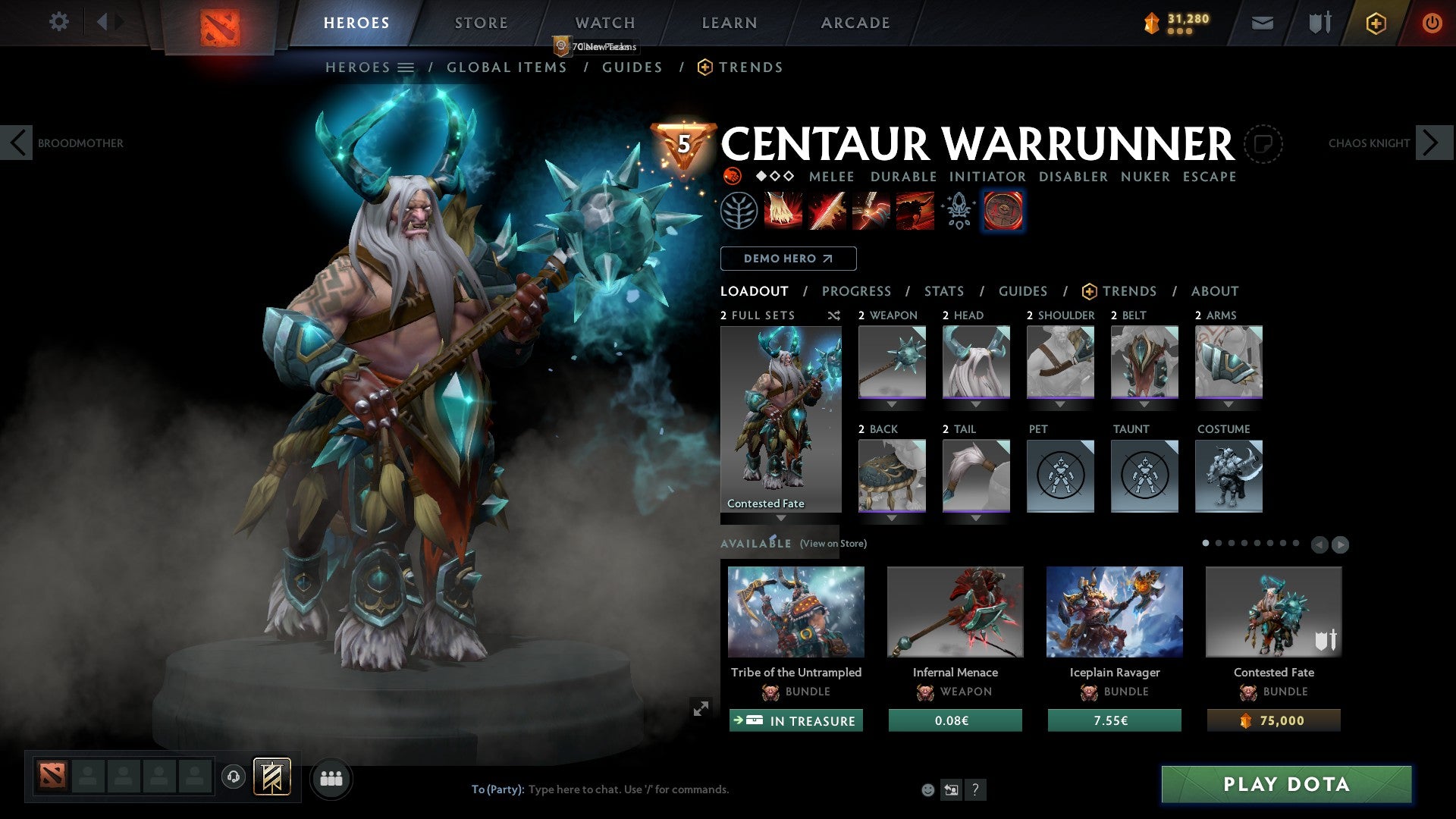The image size is (1456, 819).
Task: Click the DEMO HERO button
Action: pyautogui.click(x=789, y=259)
